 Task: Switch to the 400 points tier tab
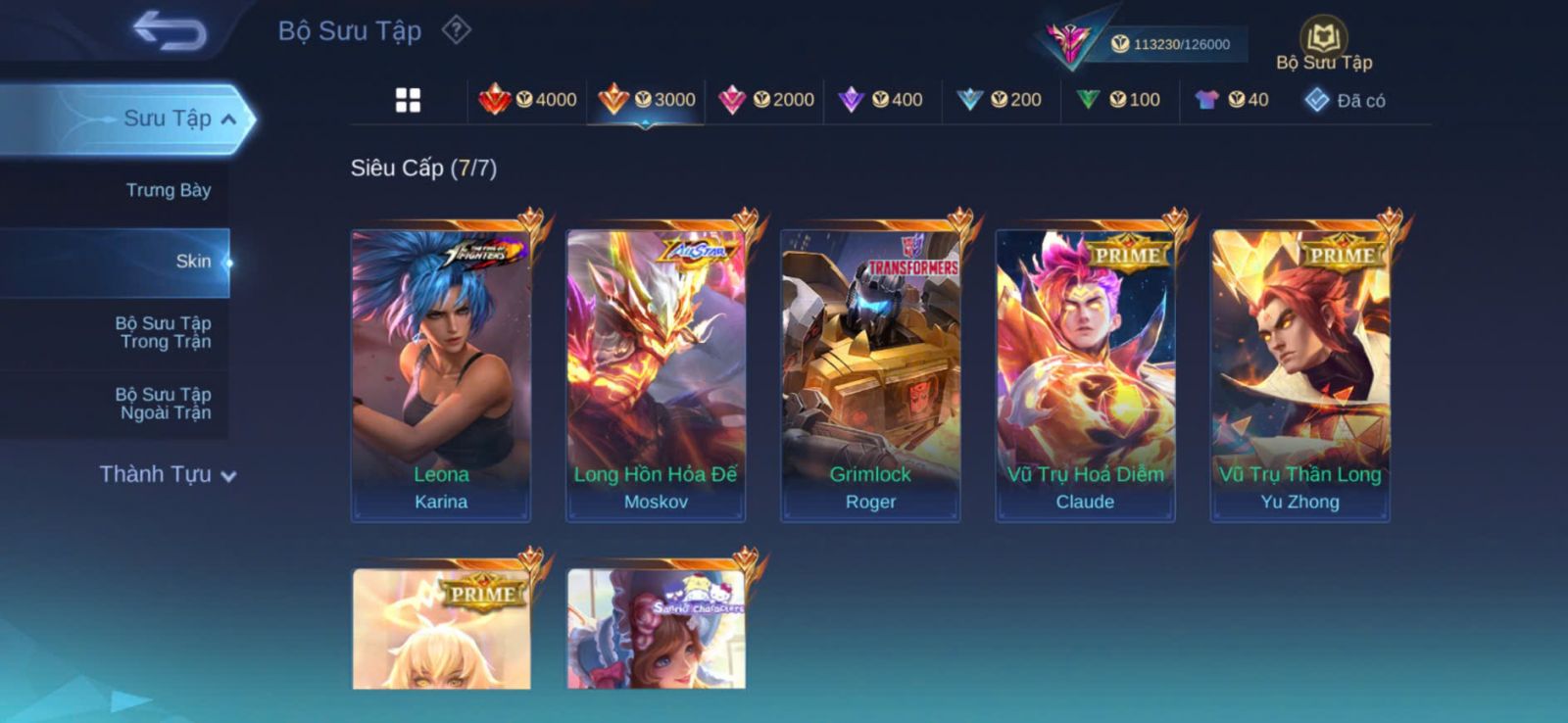tap(881, 100)
